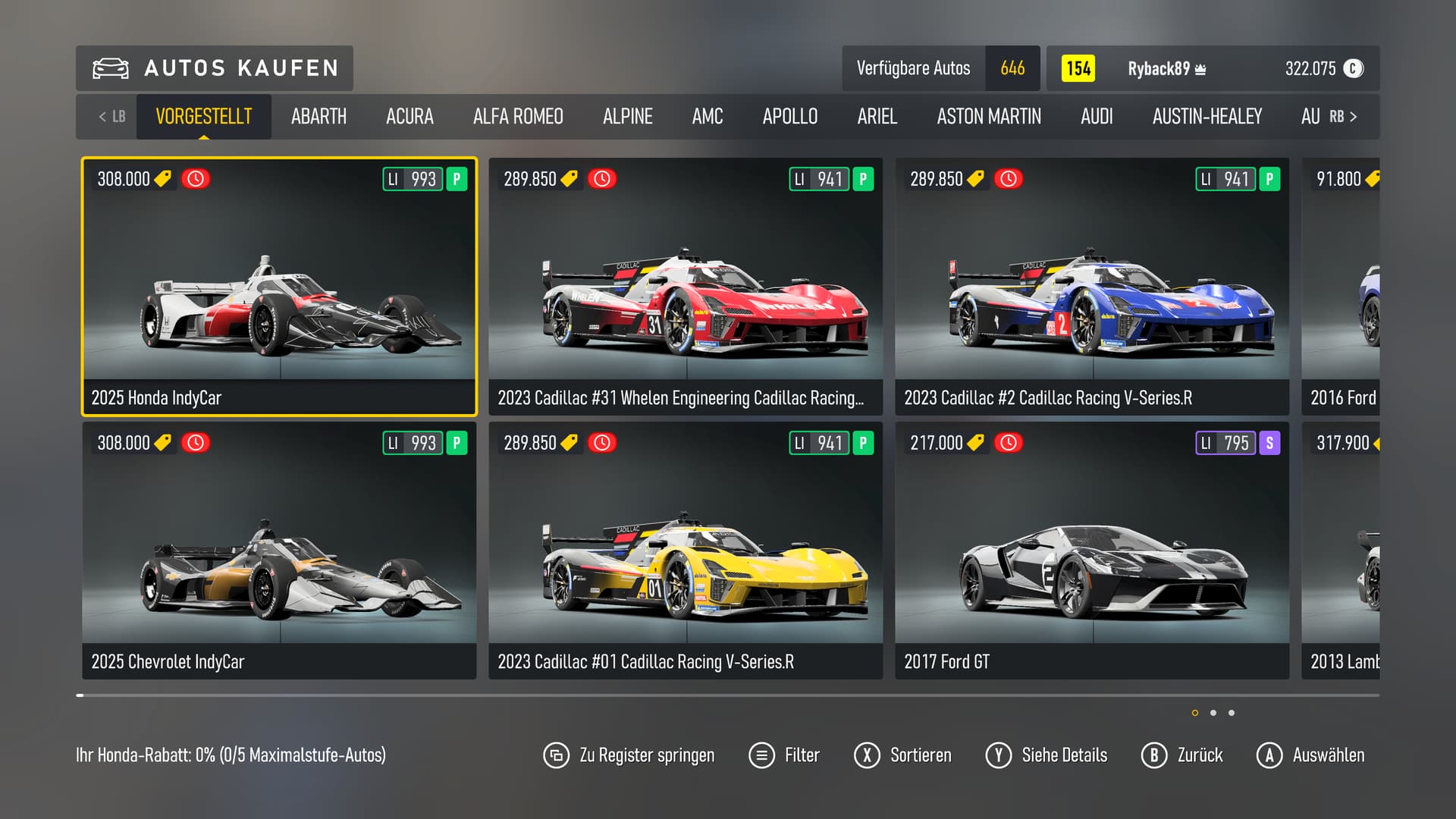Switch to the Austin-Healey tab

coord(1207,117)
